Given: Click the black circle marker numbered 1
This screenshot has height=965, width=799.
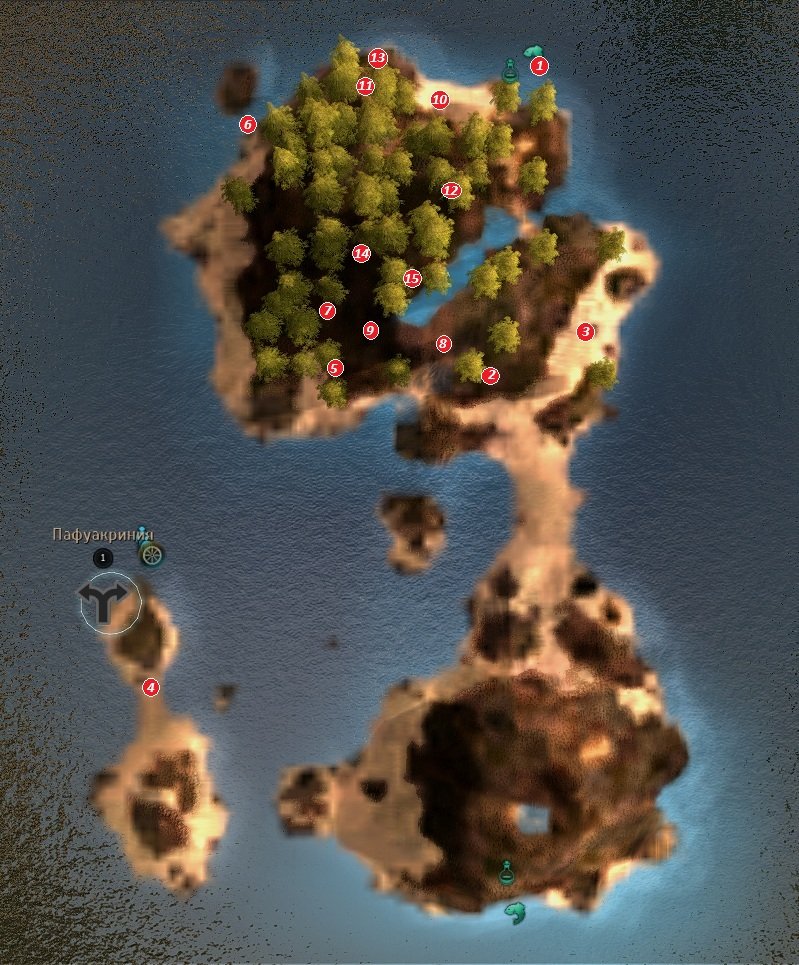Looking at the screenshot, I should [x=102, y=557].
